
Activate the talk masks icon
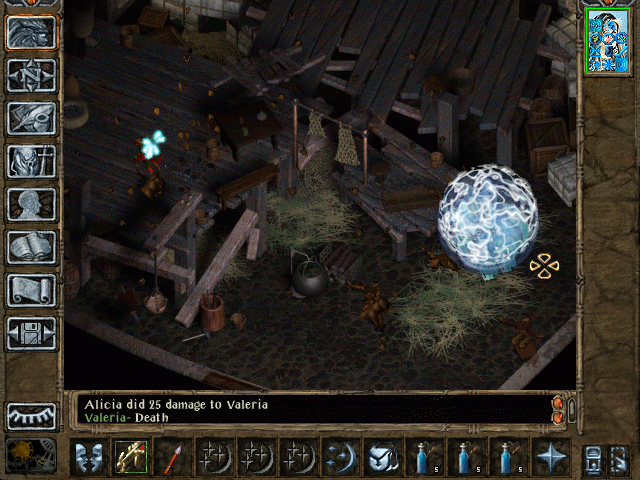[88, 457]
